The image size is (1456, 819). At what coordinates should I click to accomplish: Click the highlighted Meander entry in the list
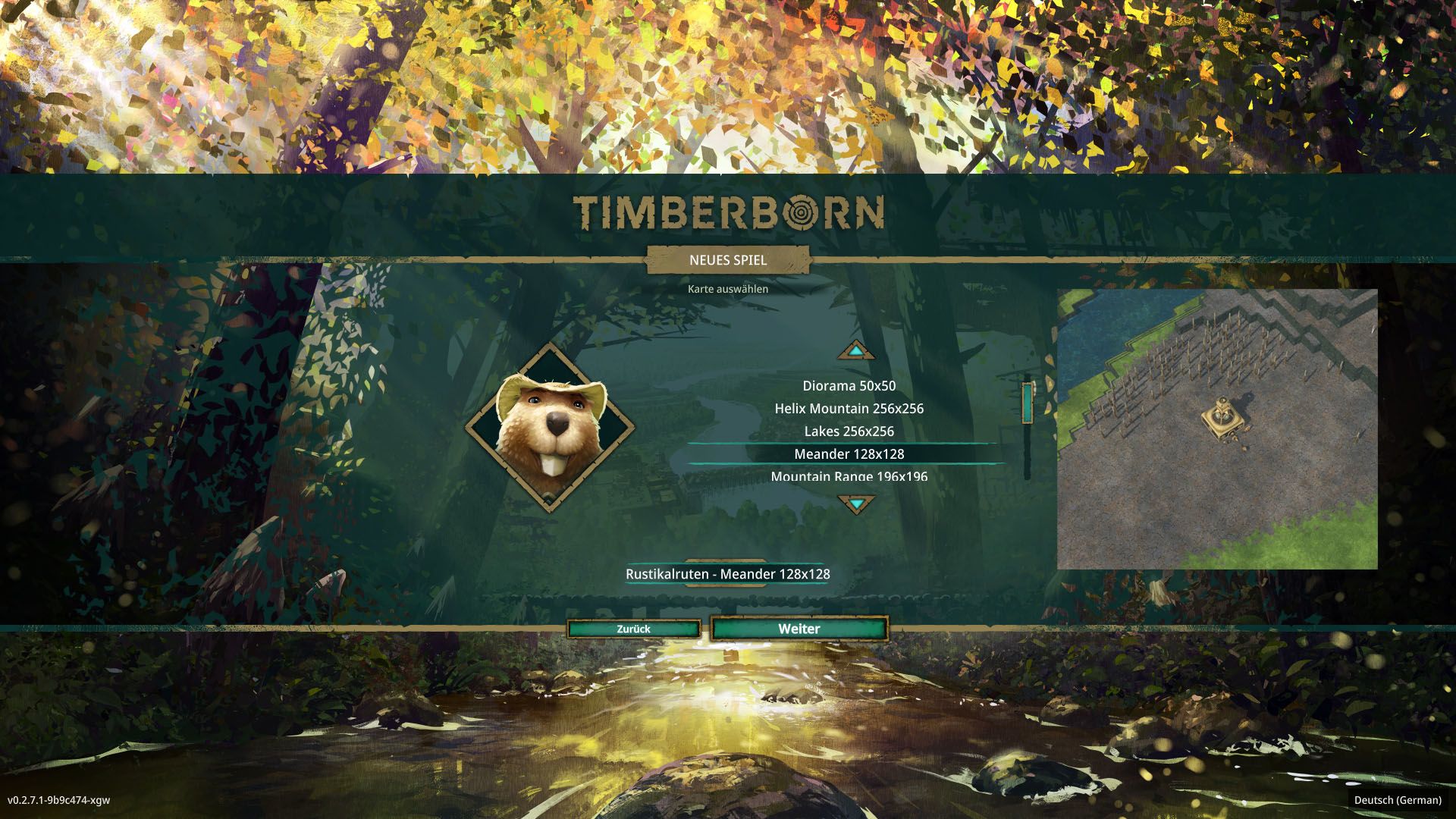[849, 453]
